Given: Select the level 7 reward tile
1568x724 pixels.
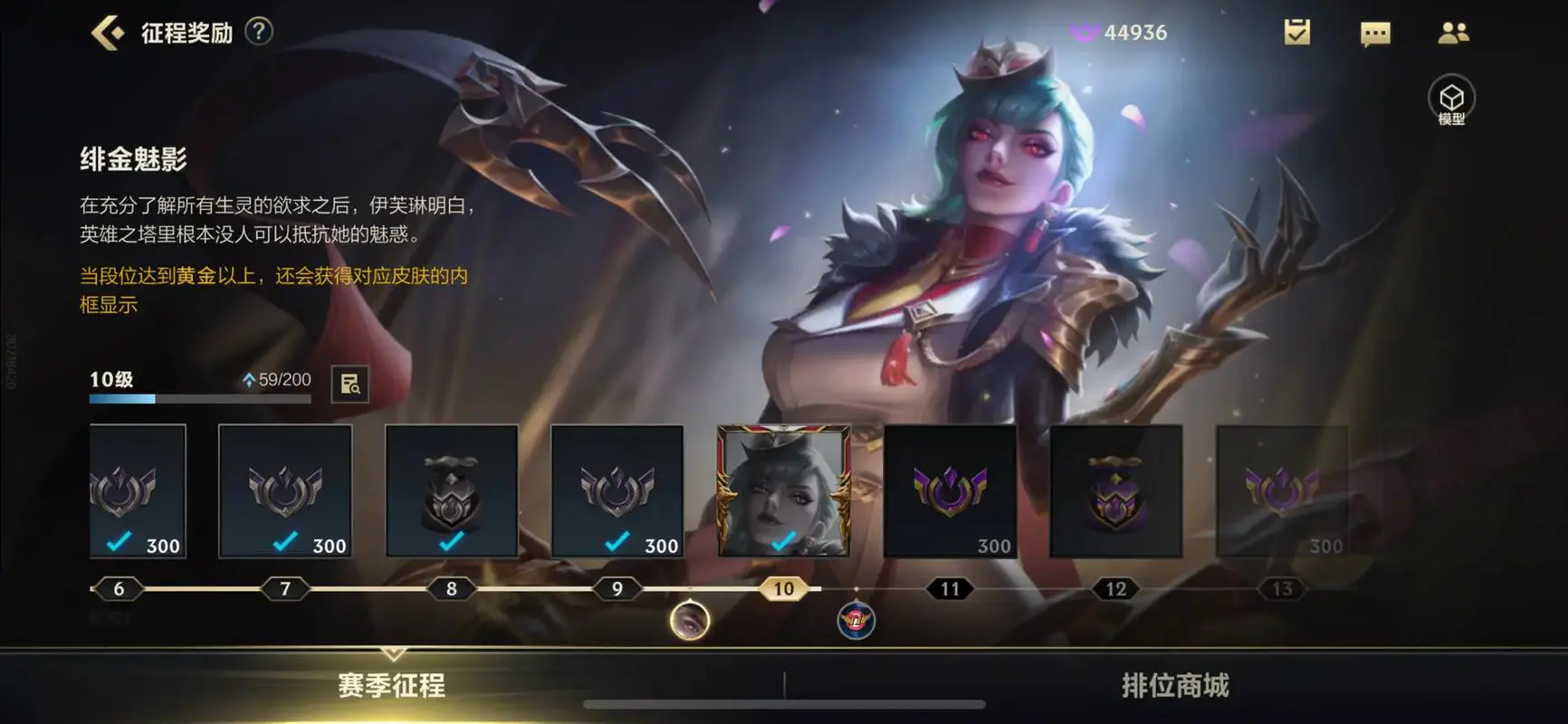Looking at the screenshot, I should (285, 491).
